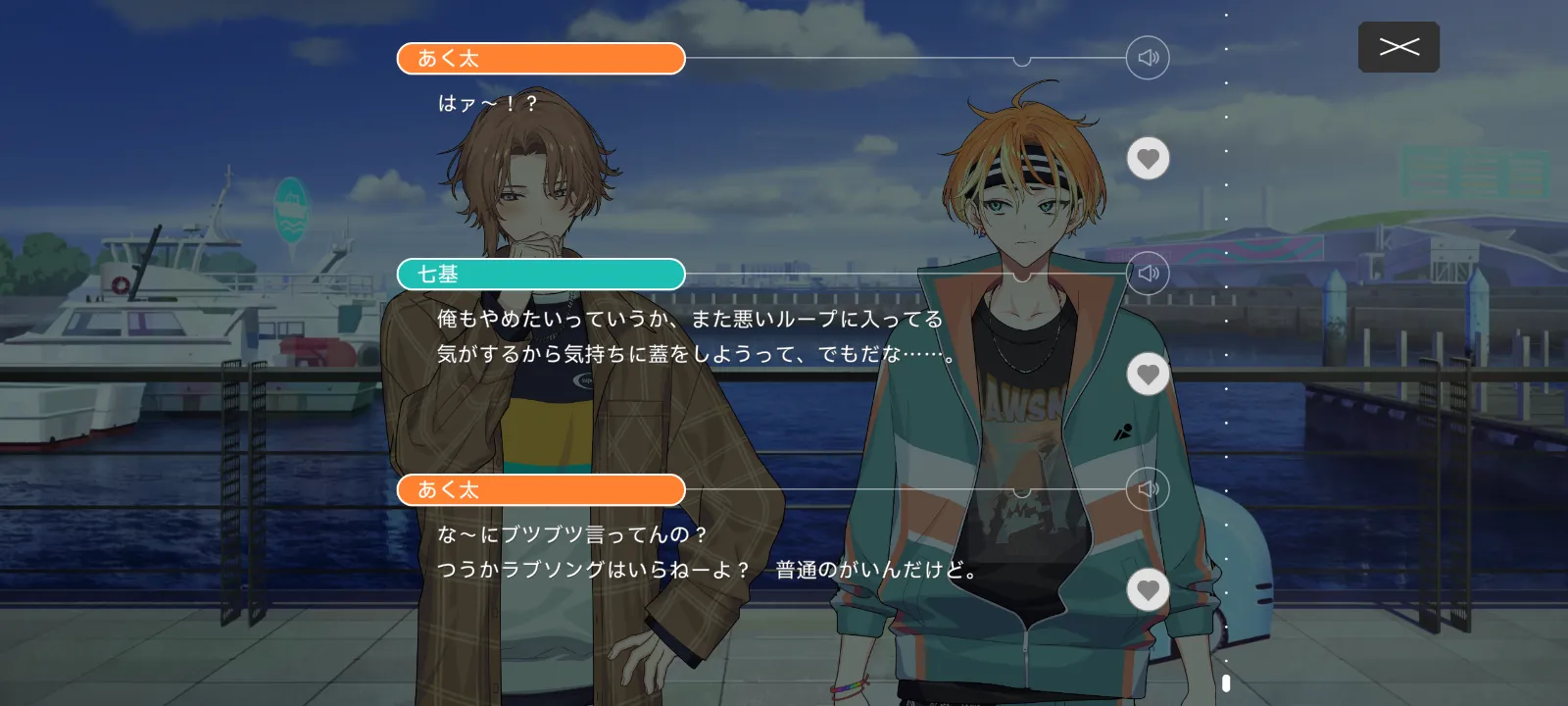
Task: Play voice for 七基's dialogue line
Action: point(1148,274)
